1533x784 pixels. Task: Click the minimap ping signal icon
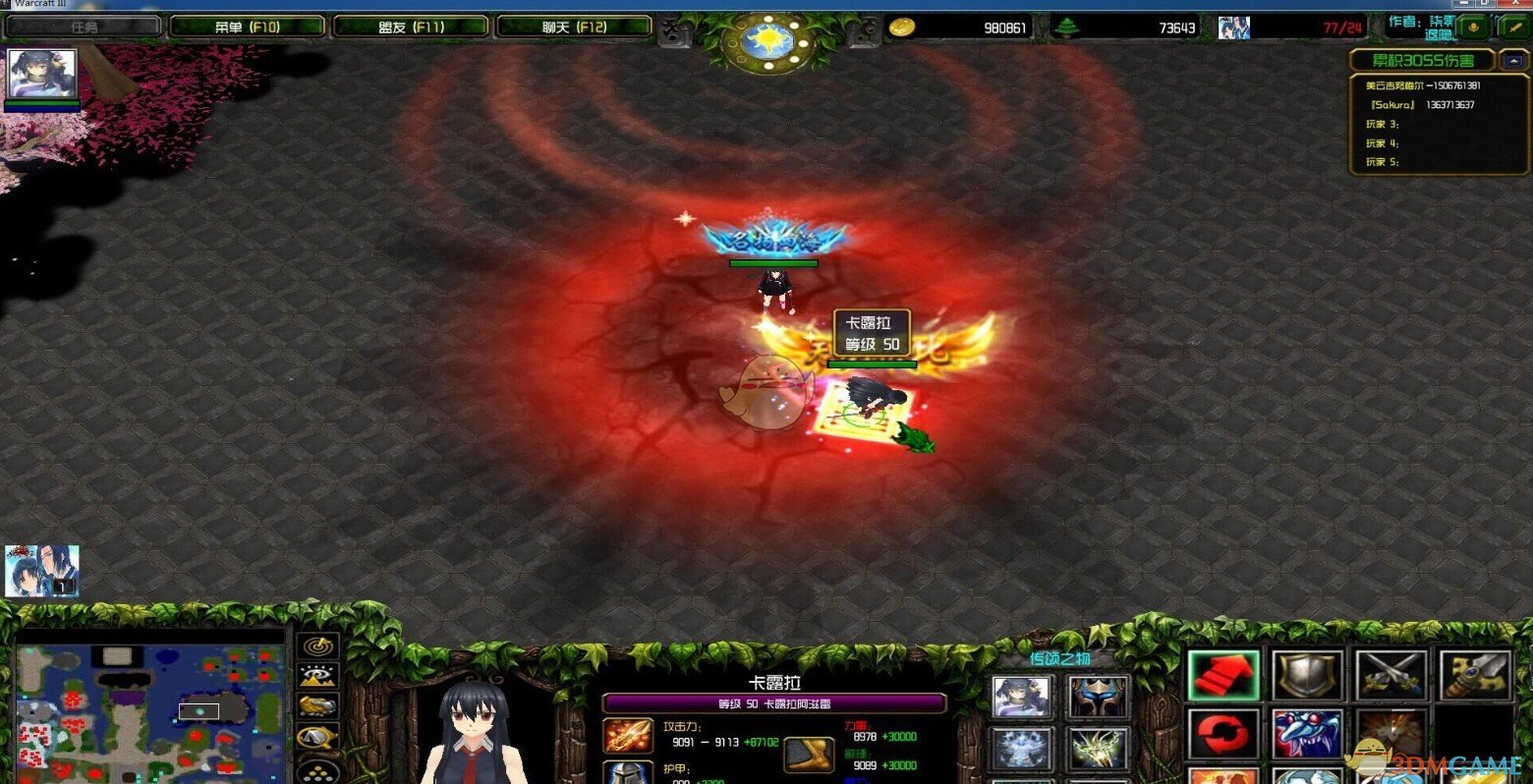point(318,645)
